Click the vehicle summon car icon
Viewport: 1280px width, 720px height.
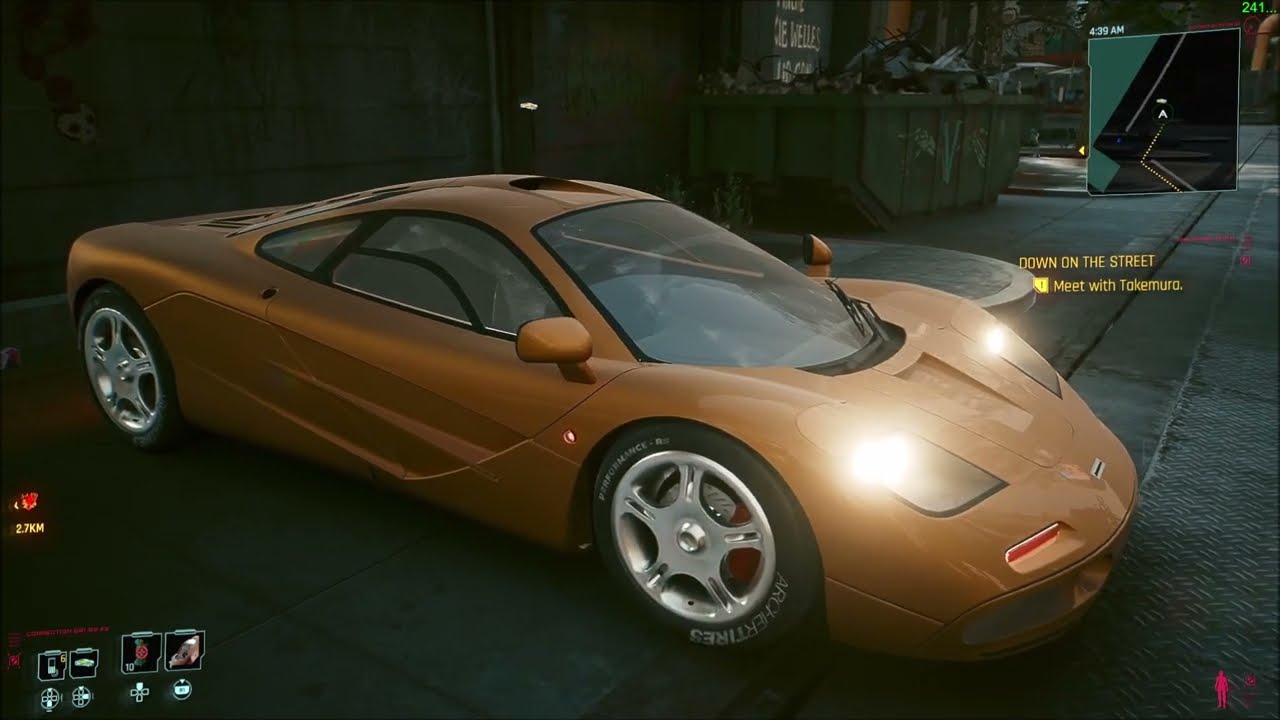[83, 662]
